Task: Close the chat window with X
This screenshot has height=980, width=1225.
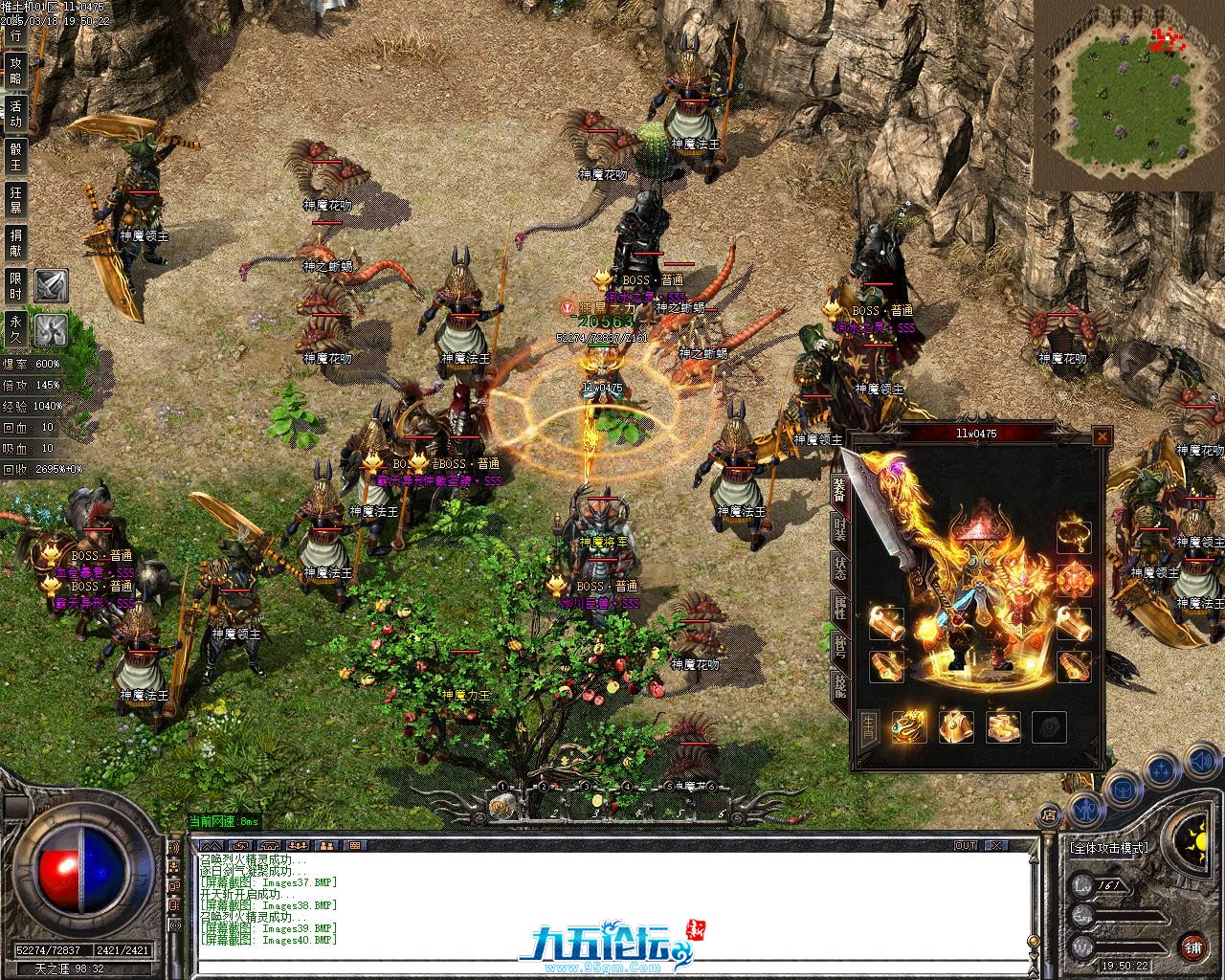Action: click(x=995, y=846)
